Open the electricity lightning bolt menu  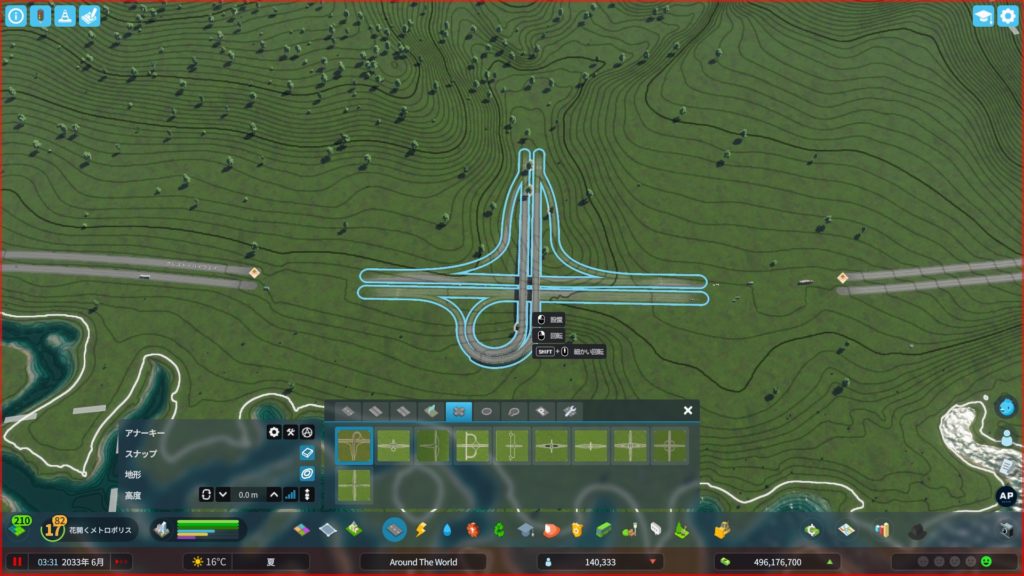click(x=421, y=529)
